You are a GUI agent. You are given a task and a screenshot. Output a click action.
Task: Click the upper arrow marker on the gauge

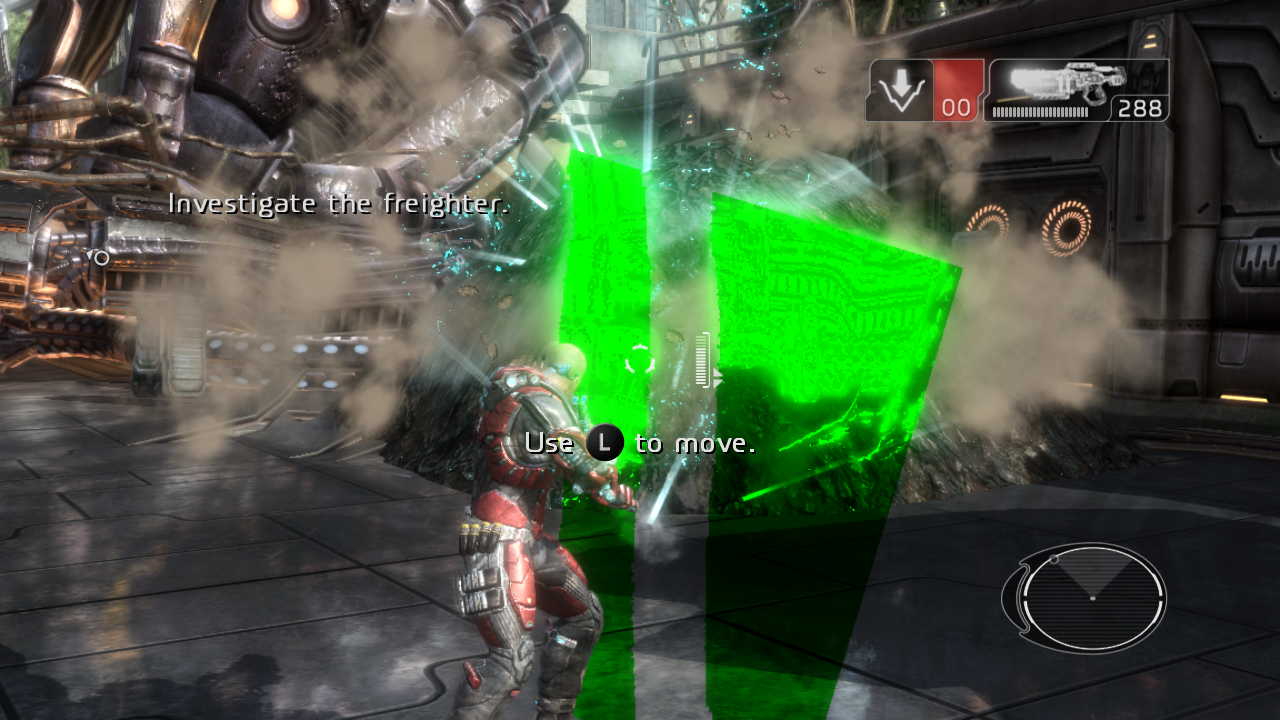click(717, 373)
